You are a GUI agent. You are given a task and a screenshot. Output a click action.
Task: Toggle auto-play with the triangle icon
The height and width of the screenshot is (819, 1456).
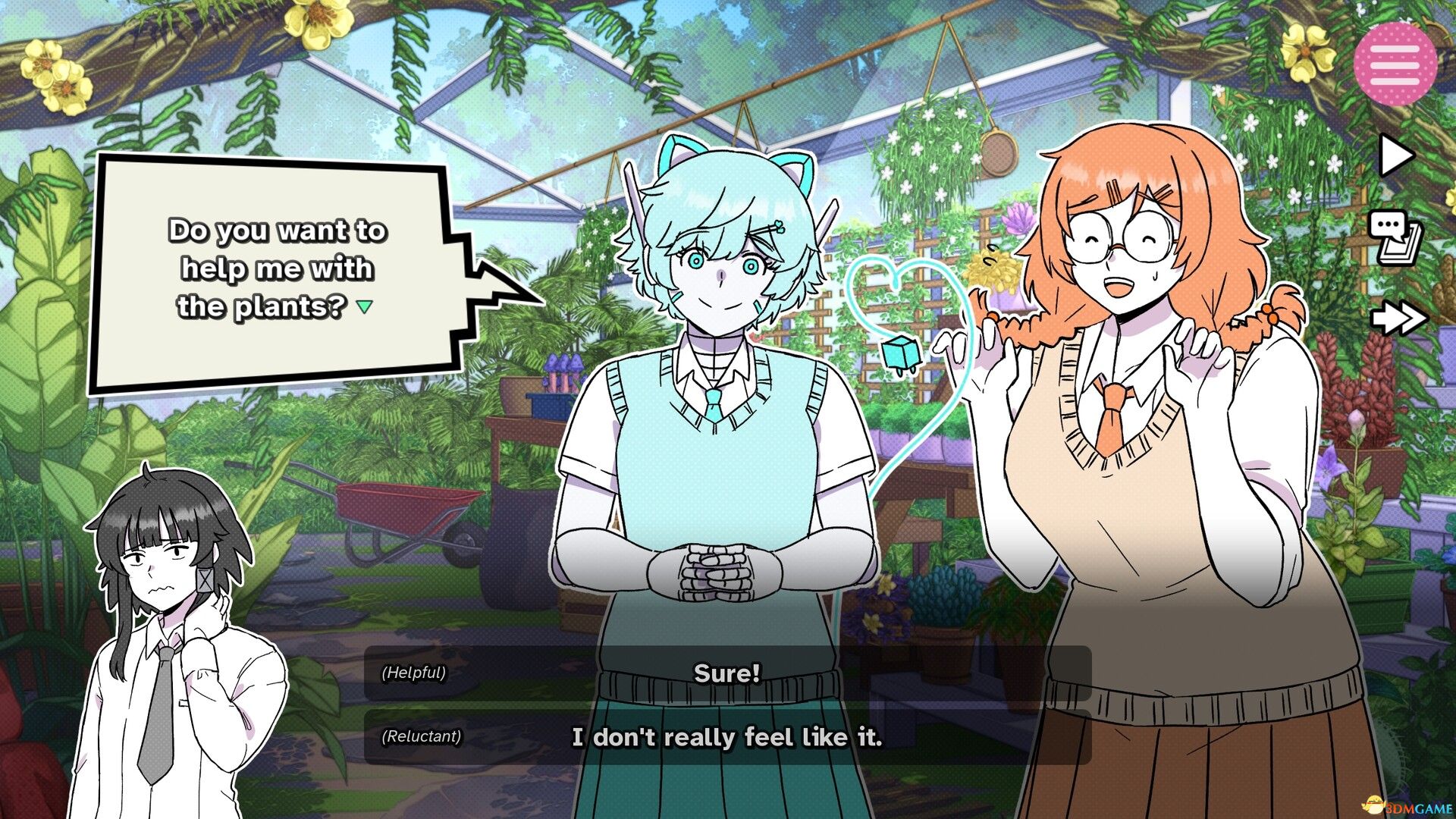(x=1395, y=156)
